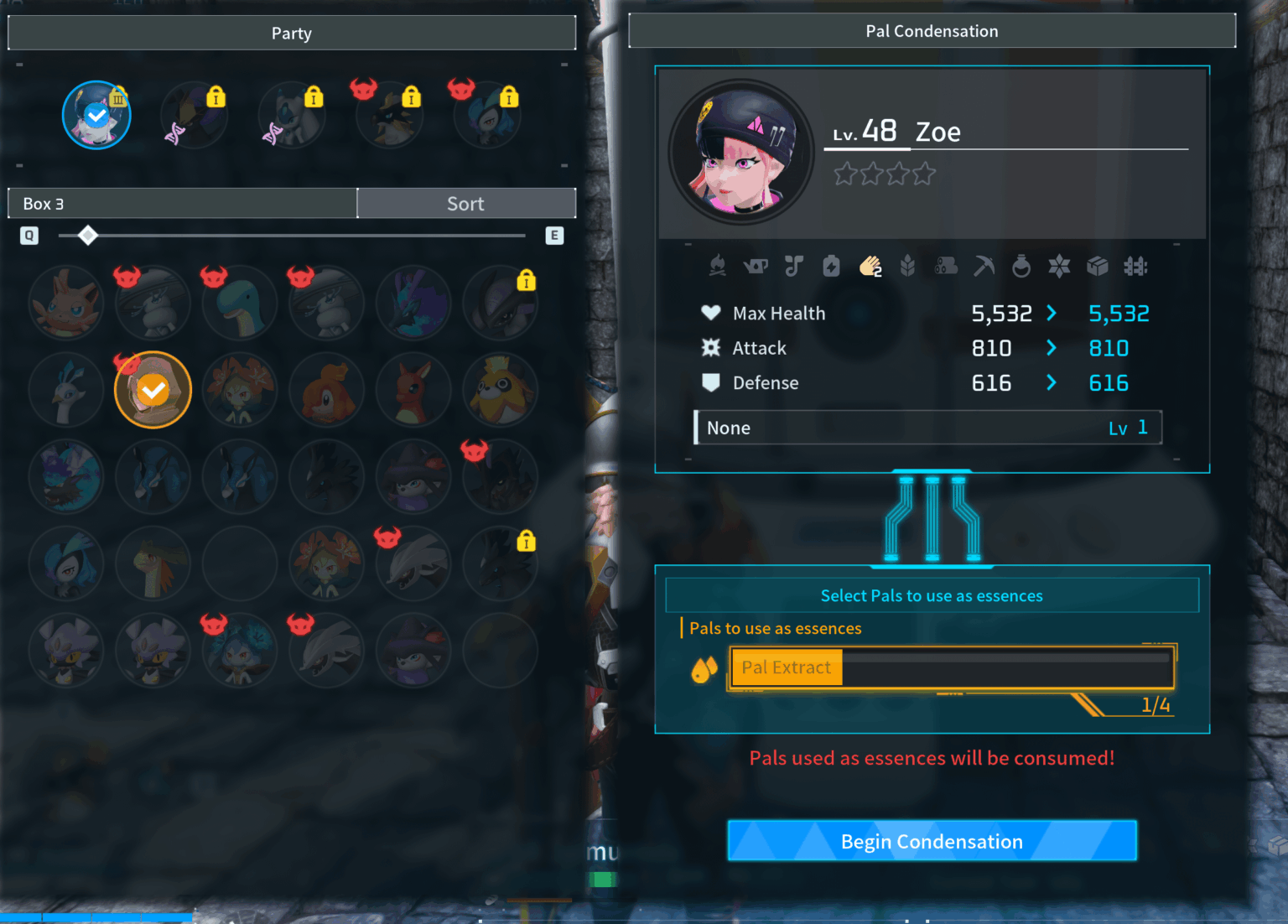This screenshot has width=1288, height=924.
Task: Select the Medicine Production flask icon
Action: click(1021, 267)
